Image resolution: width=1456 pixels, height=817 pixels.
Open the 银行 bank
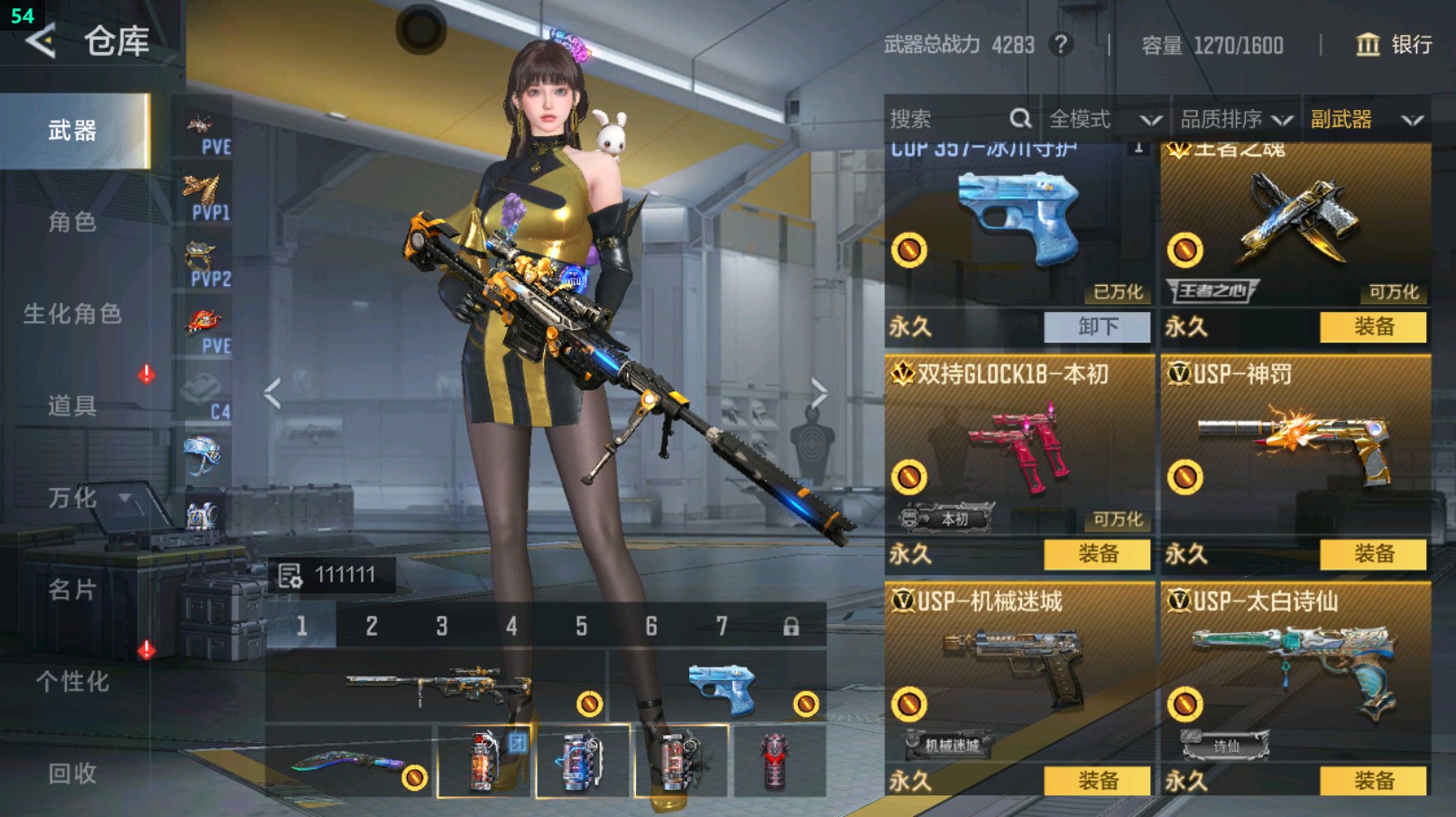(1395, 45)
